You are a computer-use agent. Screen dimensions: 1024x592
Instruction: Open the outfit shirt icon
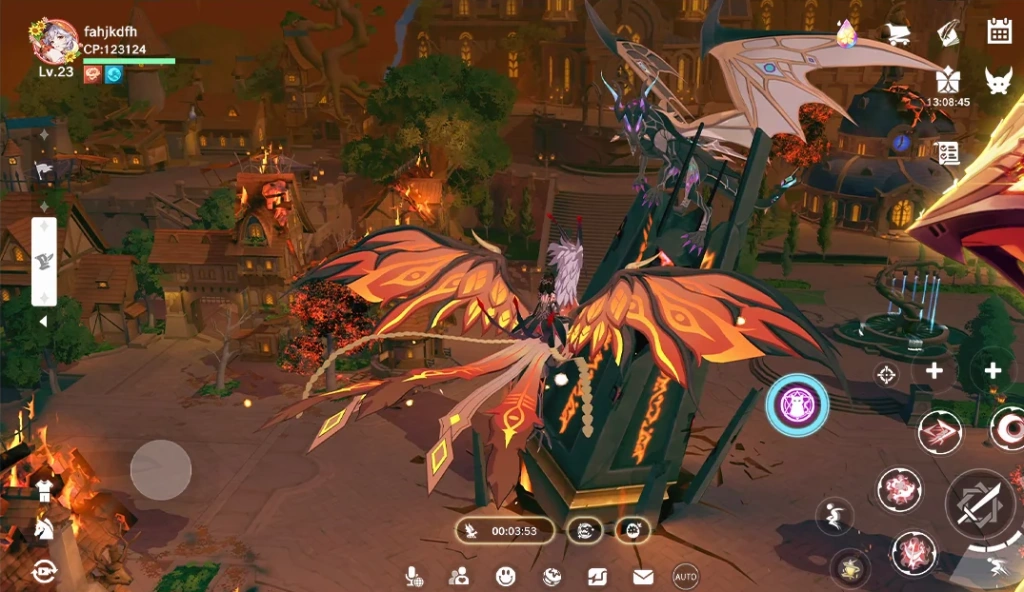pyautogui.click(x=44, y=490)
